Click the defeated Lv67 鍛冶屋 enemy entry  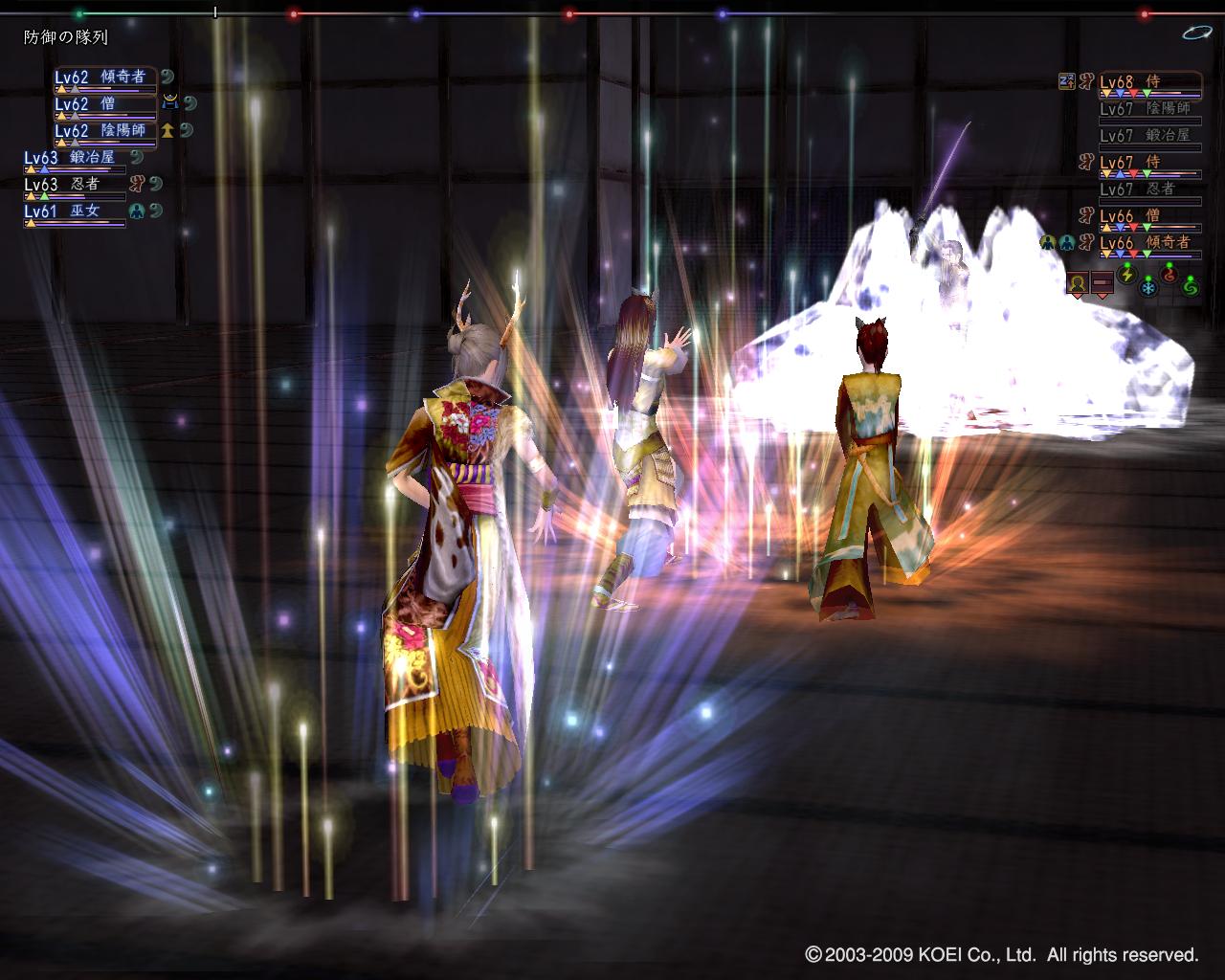point(1148,137)
